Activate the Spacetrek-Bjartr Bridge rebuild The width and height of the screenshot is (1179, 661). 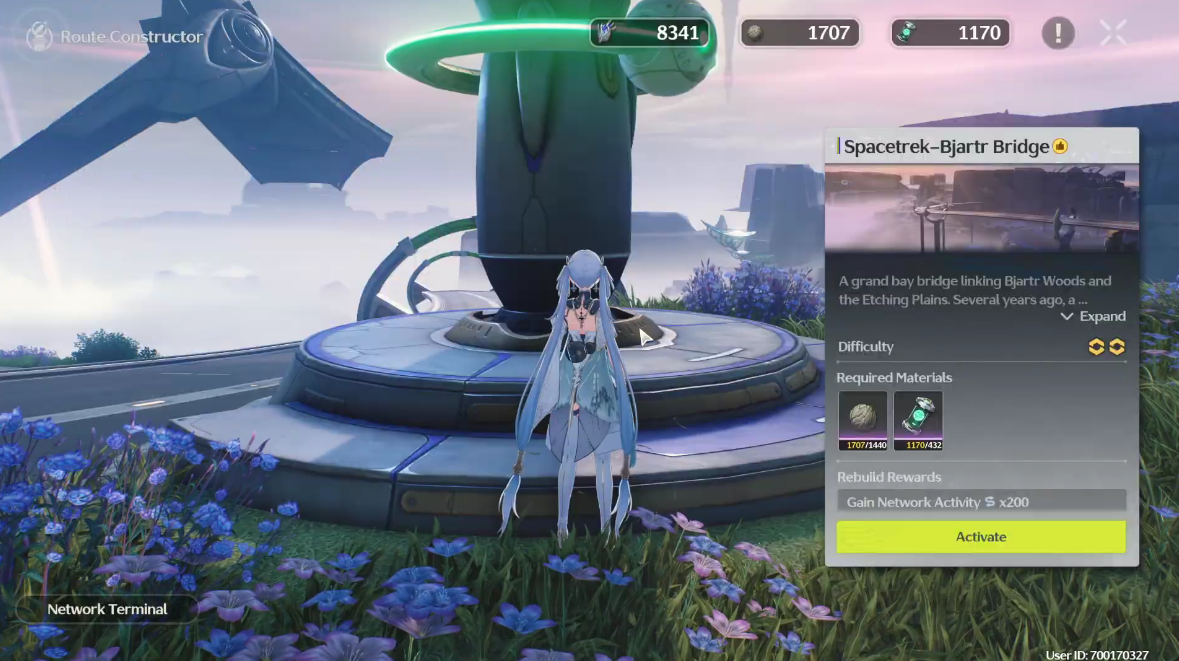[980, 537]
